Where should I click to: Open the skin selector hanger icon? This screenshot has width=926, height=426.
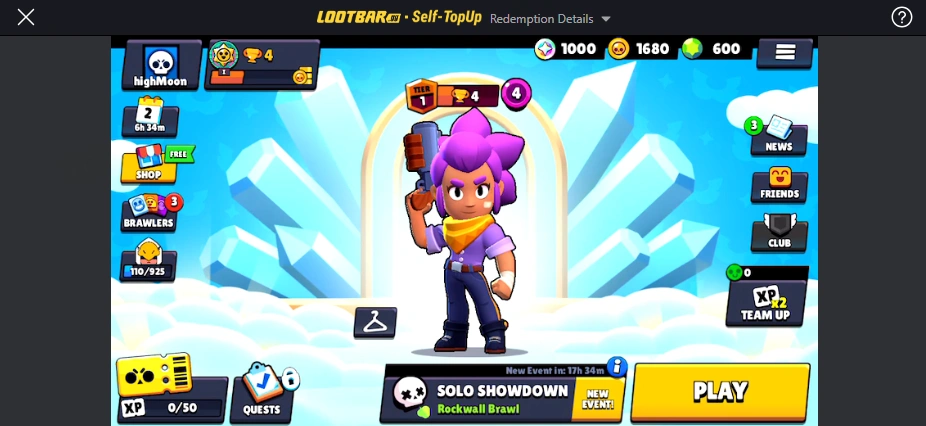click(x=375, y=322)
